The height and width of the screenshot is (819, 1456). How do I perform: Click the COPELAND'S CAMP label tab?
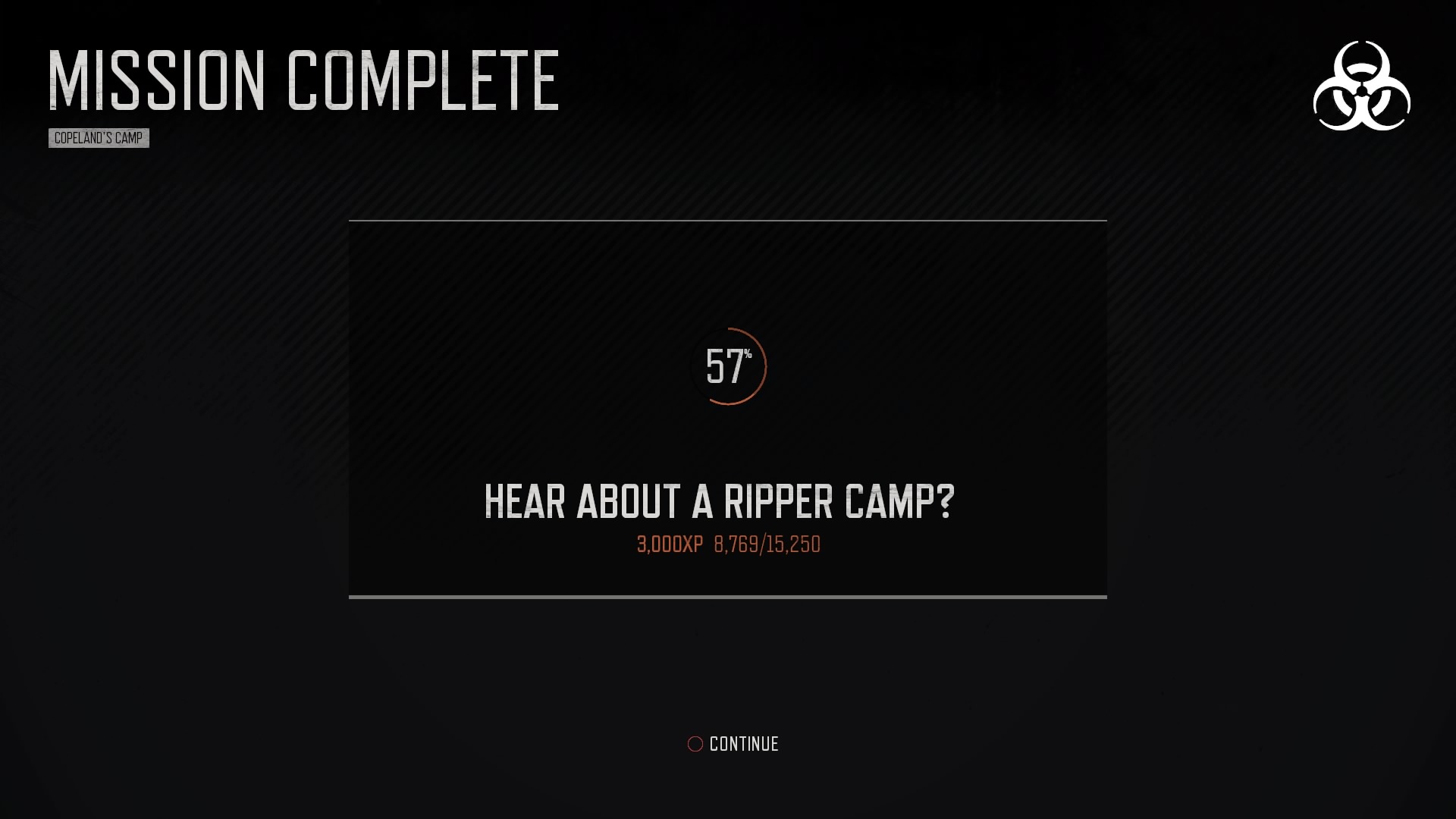click(99, 138)
